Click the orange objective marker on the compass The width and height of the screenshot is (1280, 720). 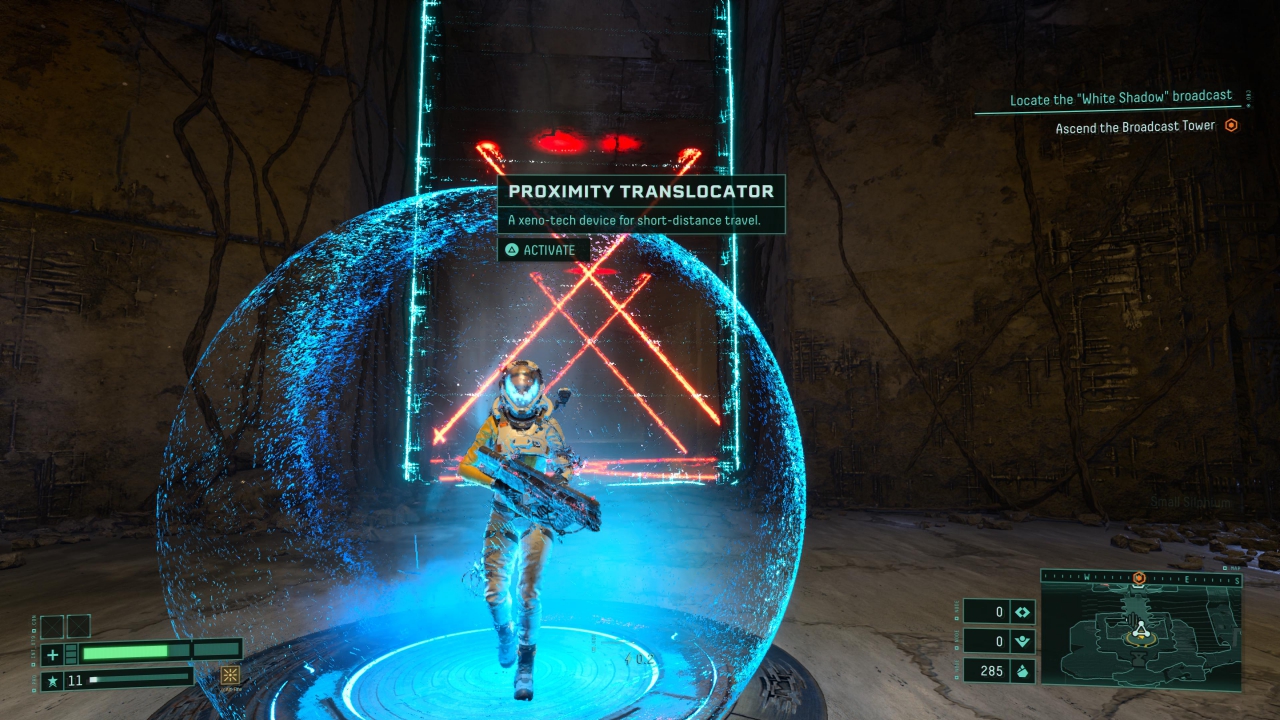tap(1138, 578)
